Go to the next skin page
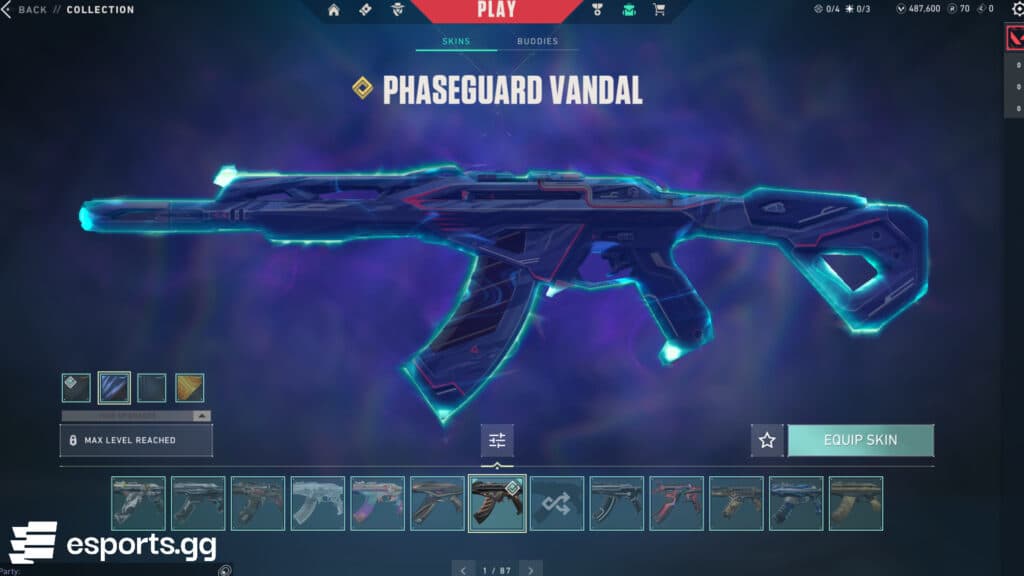 (531, 569)
